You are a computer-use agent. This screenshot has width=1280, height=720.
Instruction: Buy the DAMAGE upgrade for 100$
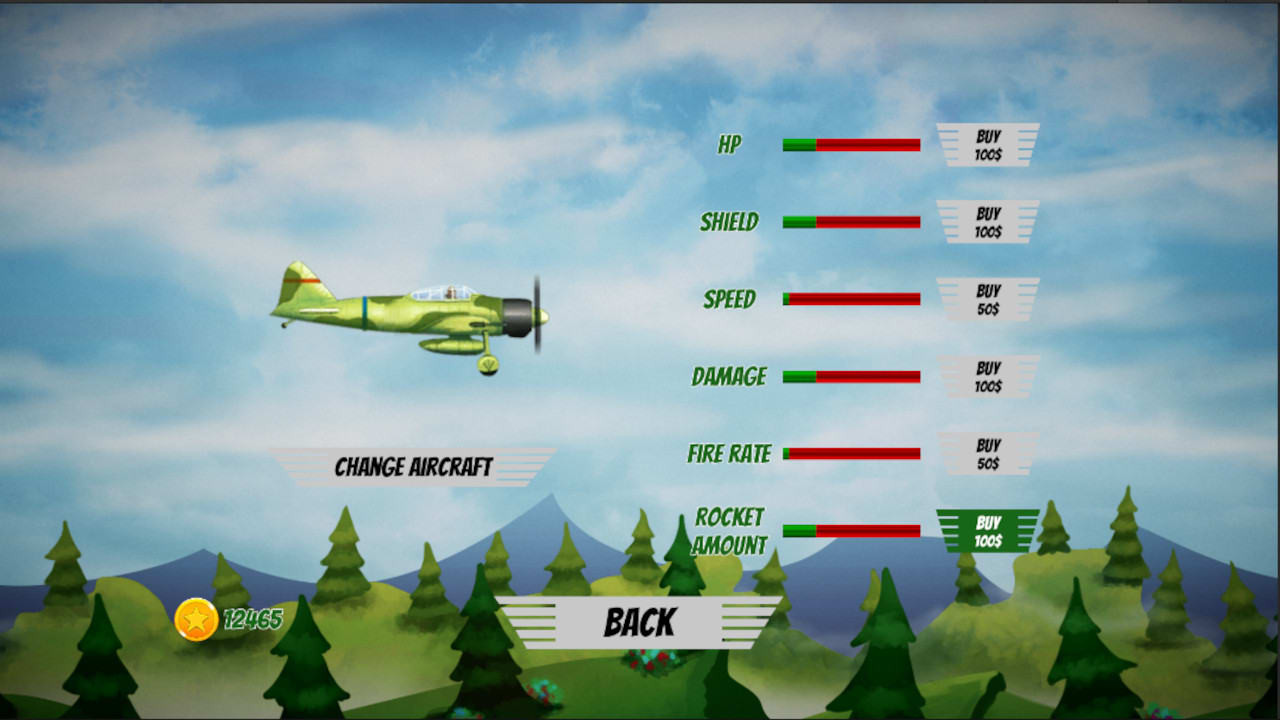(988, 377)
